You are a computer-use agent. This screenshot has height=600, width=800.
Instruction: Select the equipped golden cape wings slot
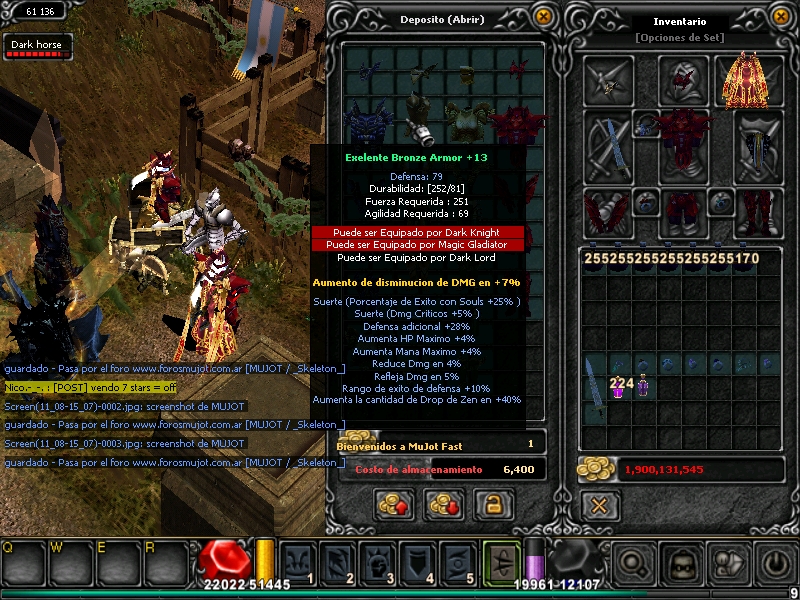pos(747,80)
